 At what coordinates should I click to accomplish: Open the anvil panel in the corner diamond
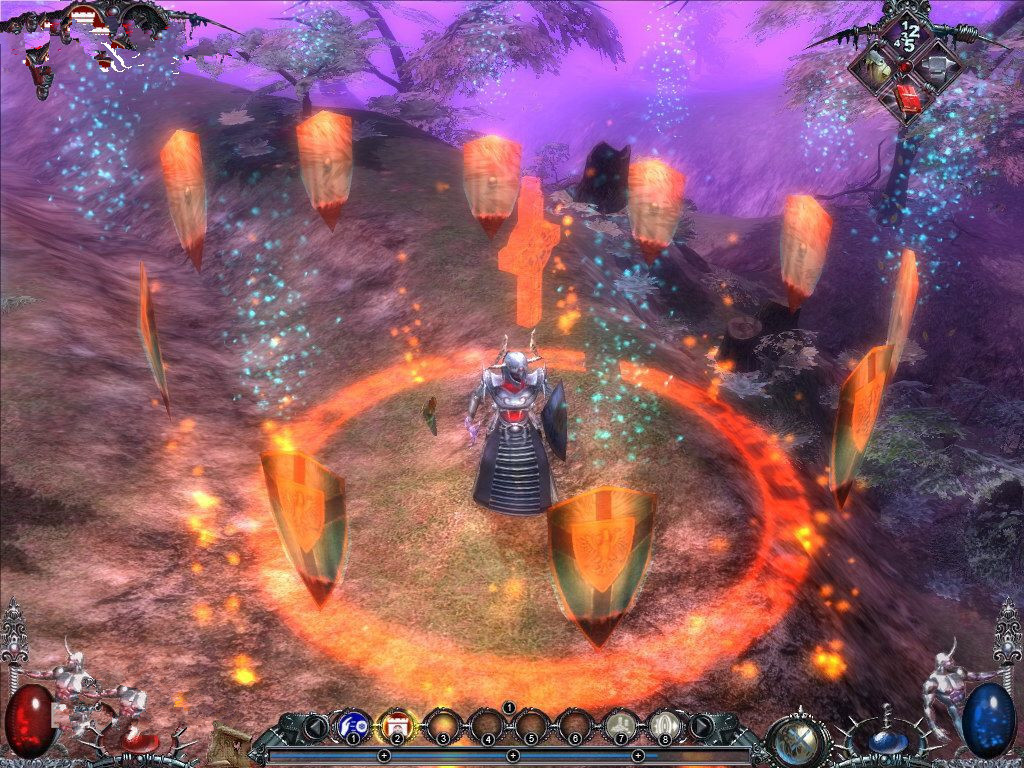[937, 66]
